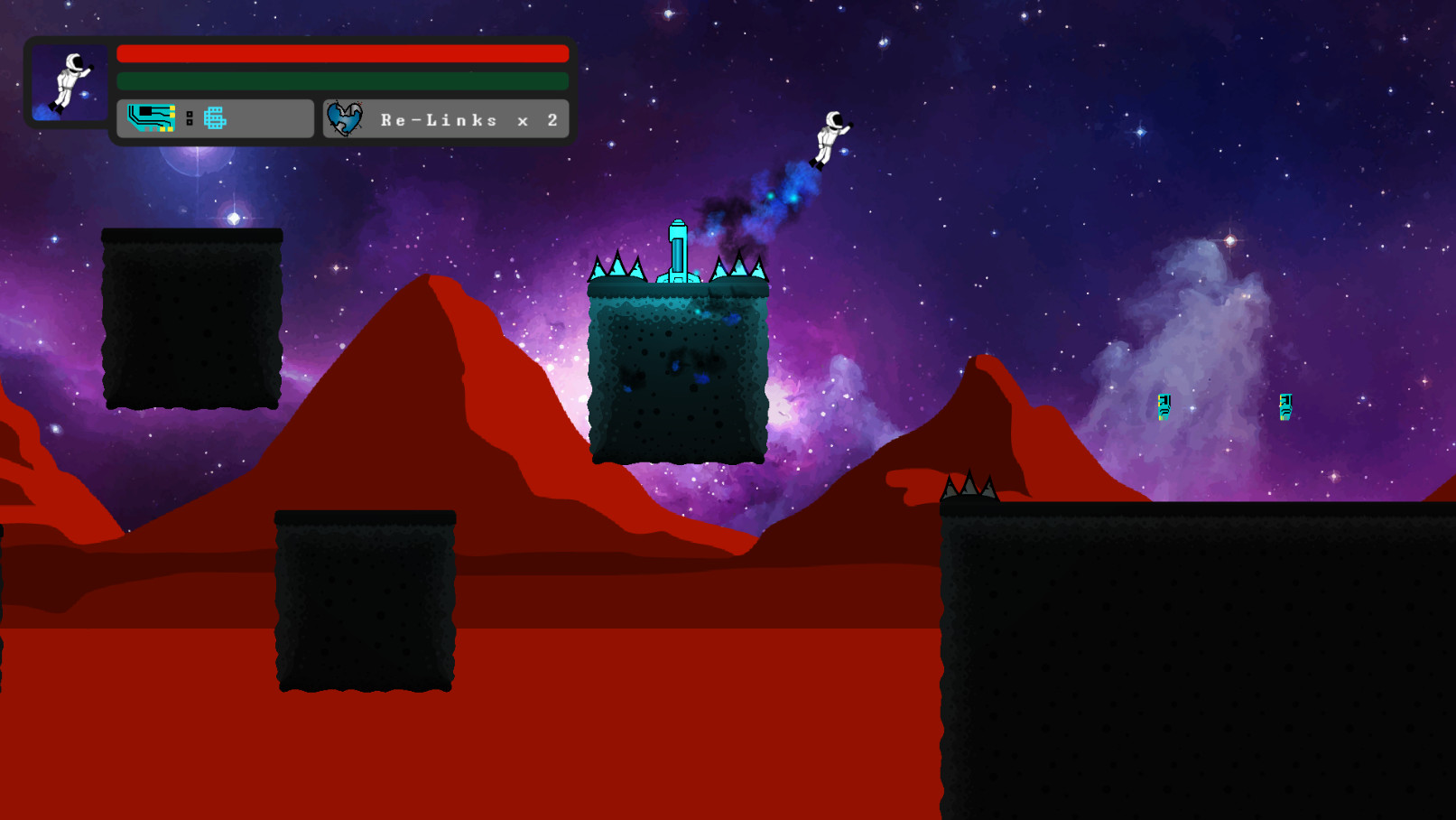Click the left floating chip collectible

[1164, 408]
